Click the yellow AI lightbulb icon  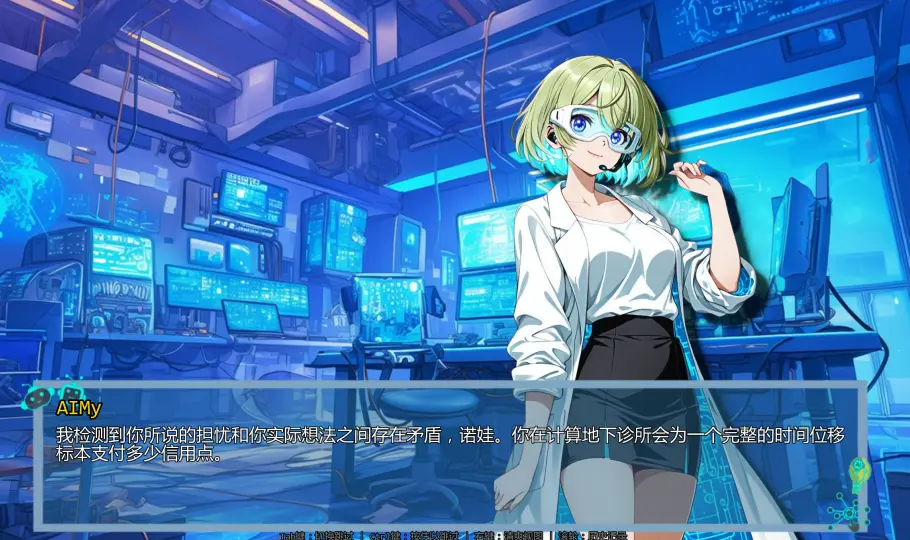coord(858,470)
